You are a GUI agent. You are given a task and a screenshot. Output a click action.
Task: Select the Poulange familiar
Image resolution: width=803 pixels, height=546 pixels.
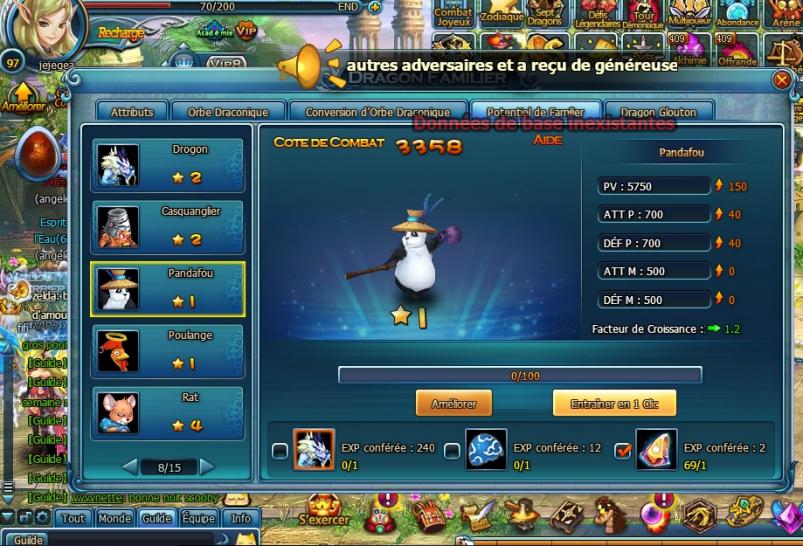167,350
